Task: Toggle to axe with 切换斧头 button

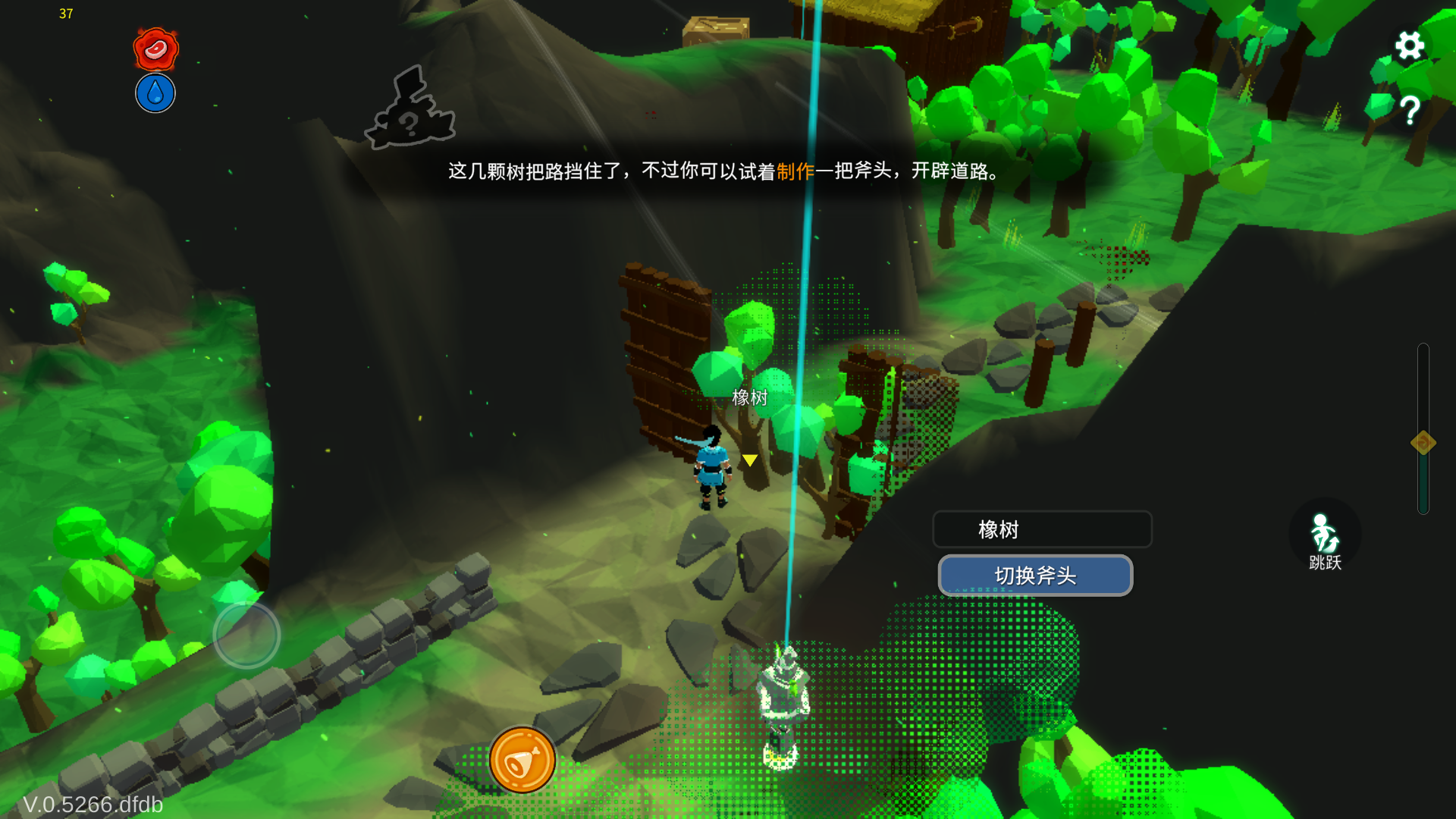Action: (1036, 576)
